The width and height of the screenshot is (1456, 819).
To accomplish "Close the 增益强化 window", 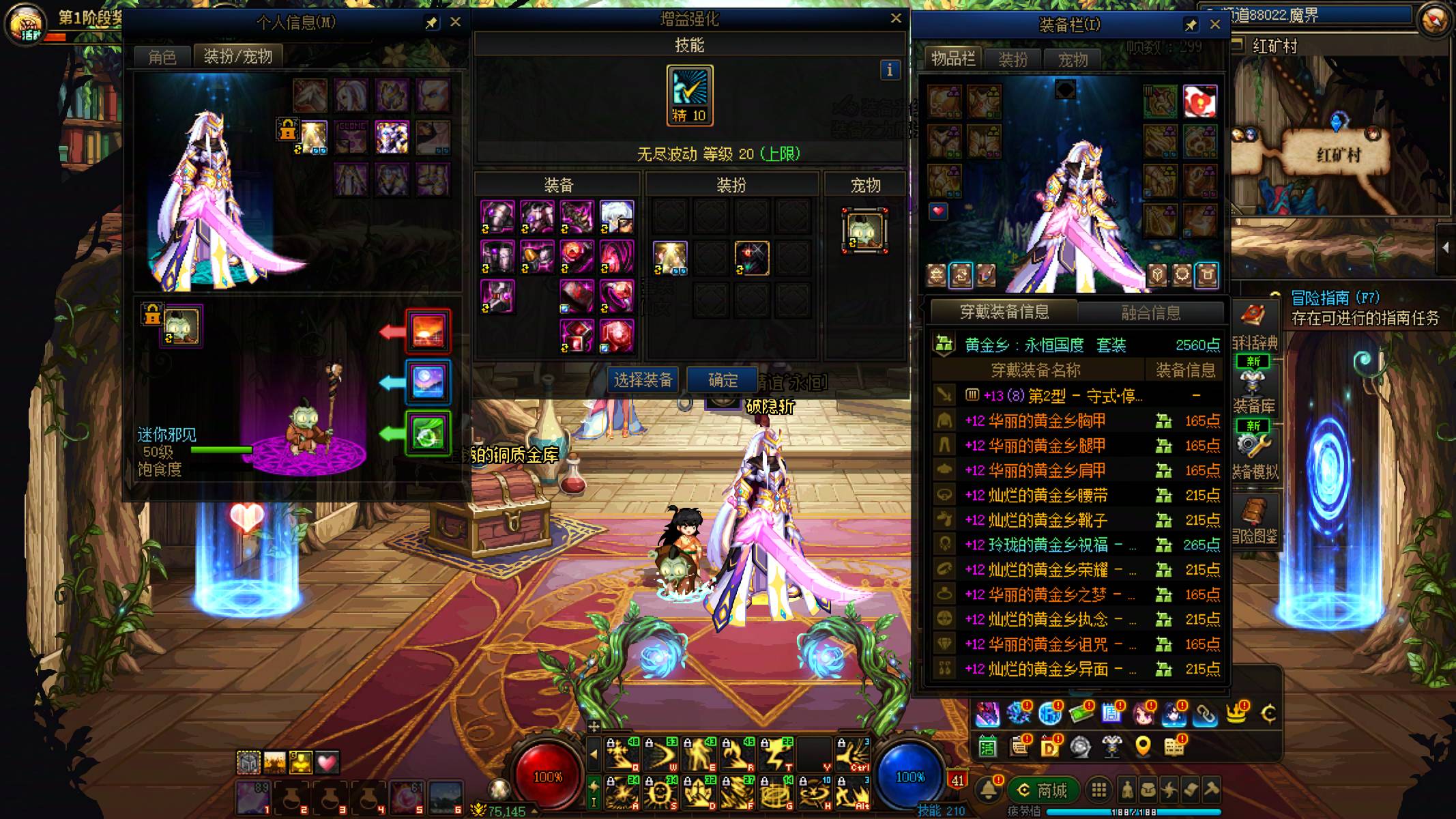I will [x=896, y=19].
